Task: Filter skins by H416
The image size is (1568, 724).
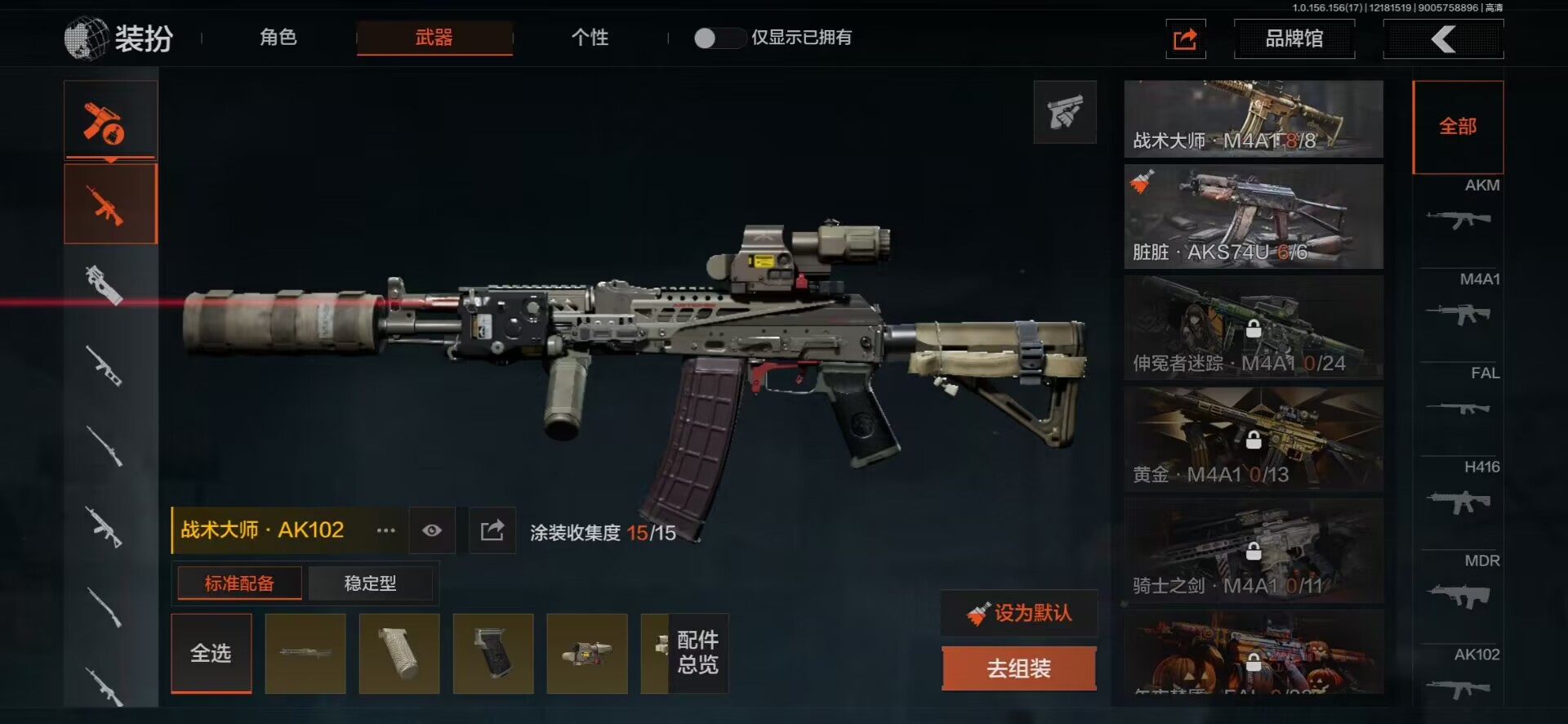Action: tap(1459, 492)
